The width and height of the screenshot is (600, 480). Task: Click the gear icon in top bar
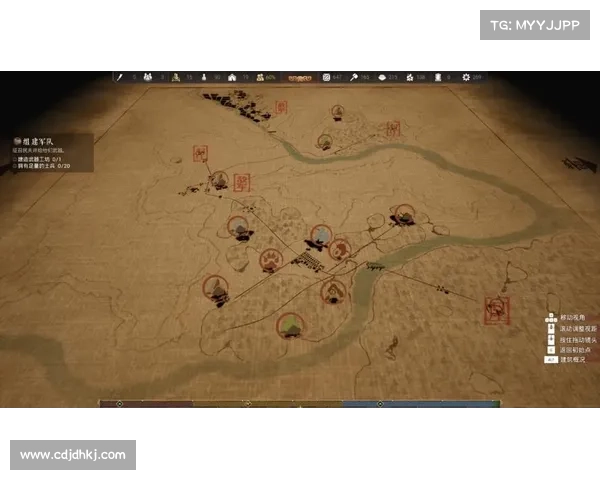point(465,77)
